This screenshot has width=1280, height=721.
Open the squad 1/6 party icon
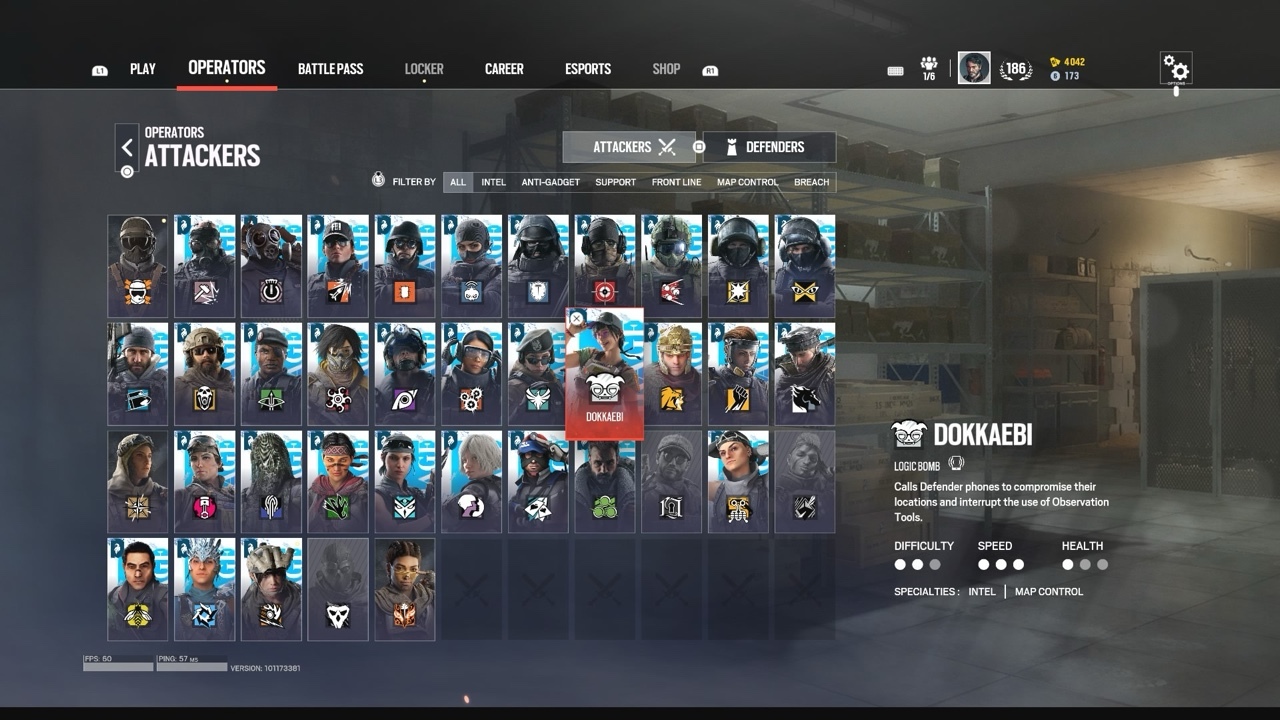coord(929,68)
